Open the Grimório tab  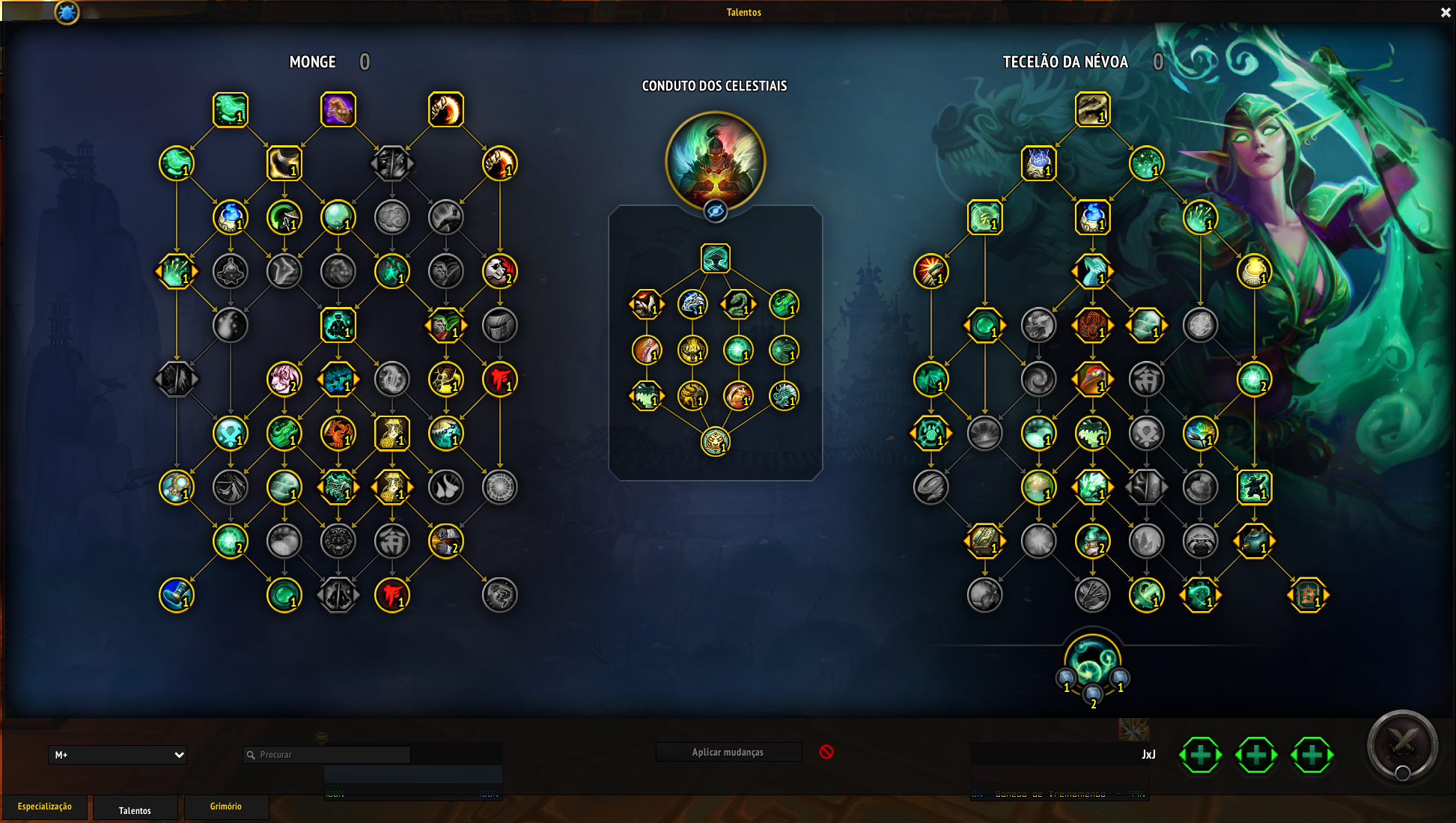click(225, 807)
